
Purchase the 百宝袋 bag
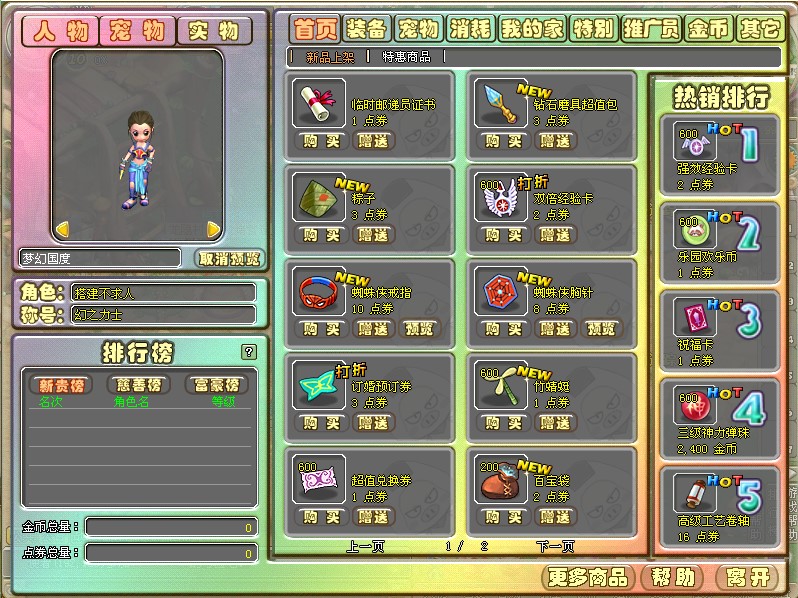click(502, 517)
